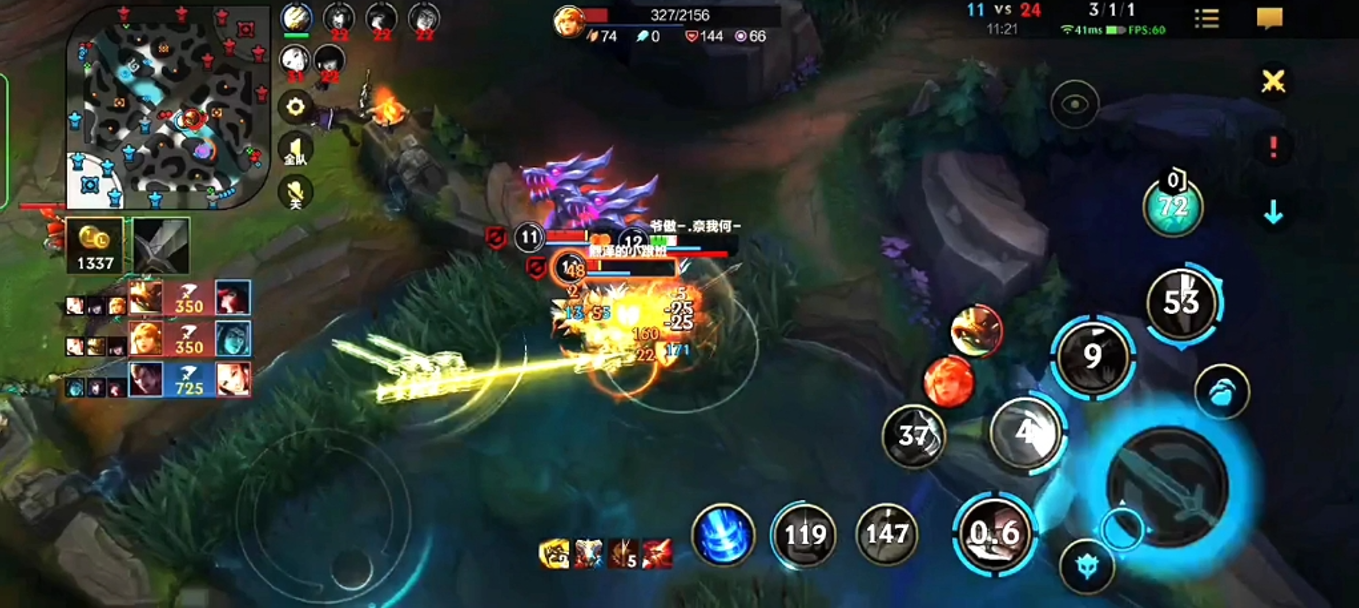Screen dimensions: 1359x608
Task: Use the ability showing 9 cooldown
Action: tap(1092, 356)
